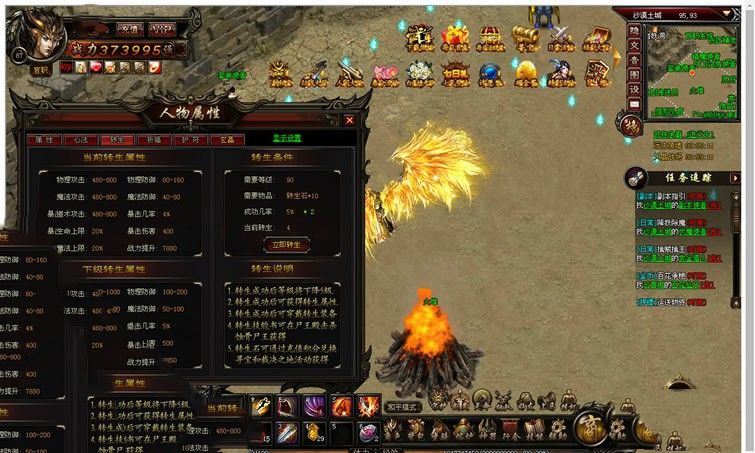Select the 护符 talisman tab
The width and height of the screenshot is (755, 453).
click(x=191, y=140)
